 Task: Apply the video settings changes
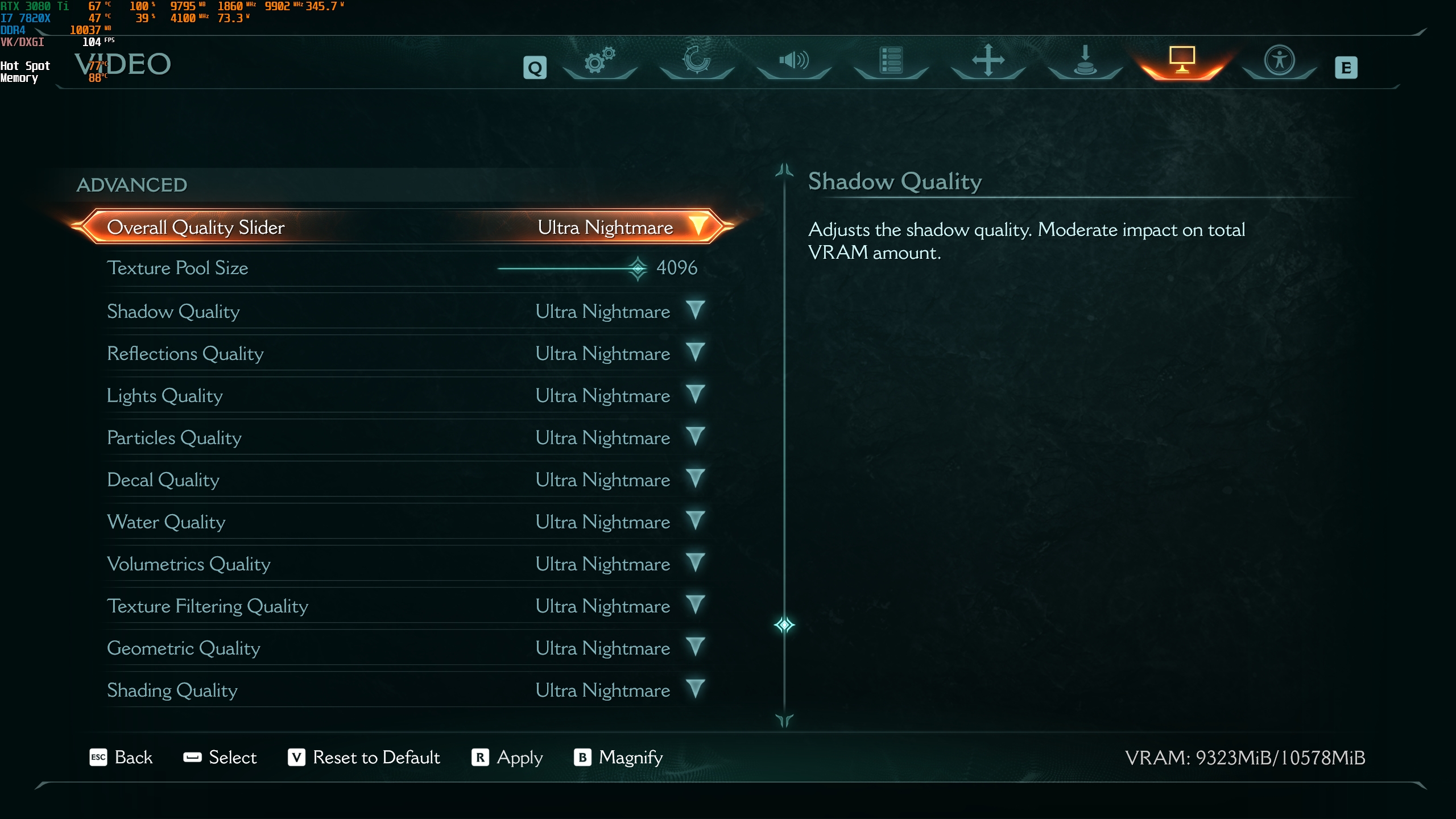pyautogui.click(x=507, y=757)
